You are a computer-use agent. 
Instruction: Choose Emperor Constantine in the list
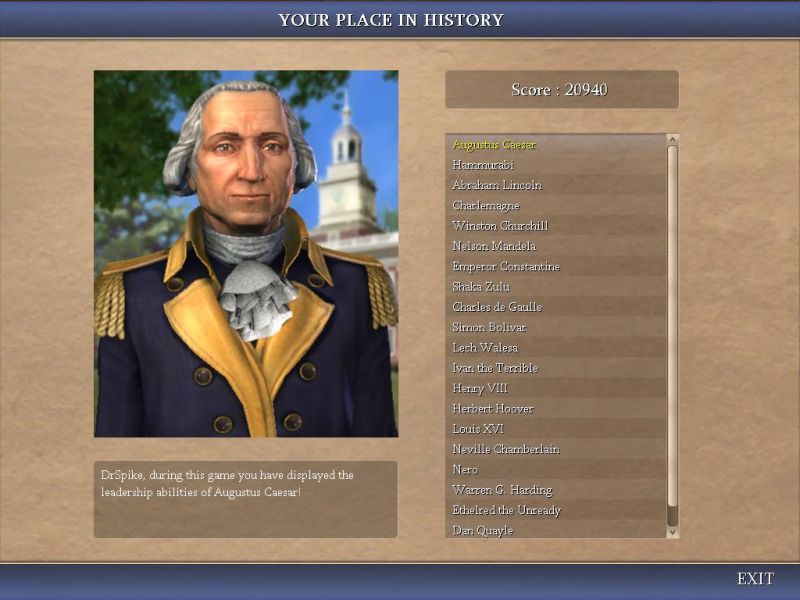(506, 267)
